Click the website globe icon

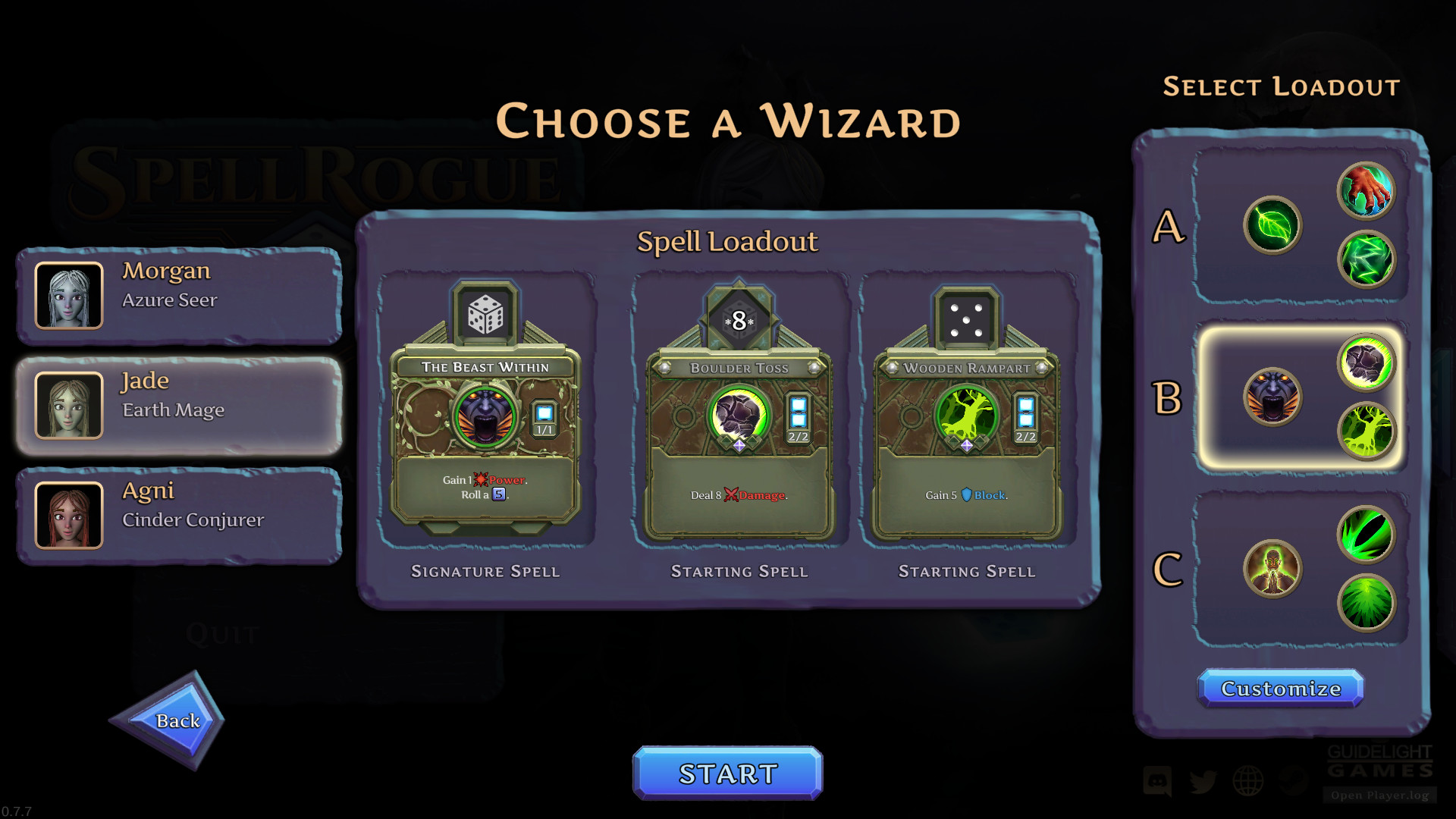click(1247, 780)
